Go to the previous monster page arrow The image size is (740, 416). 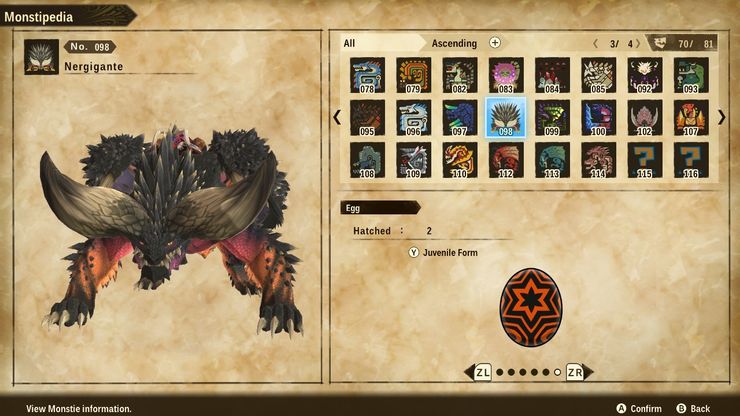point(337,117)
